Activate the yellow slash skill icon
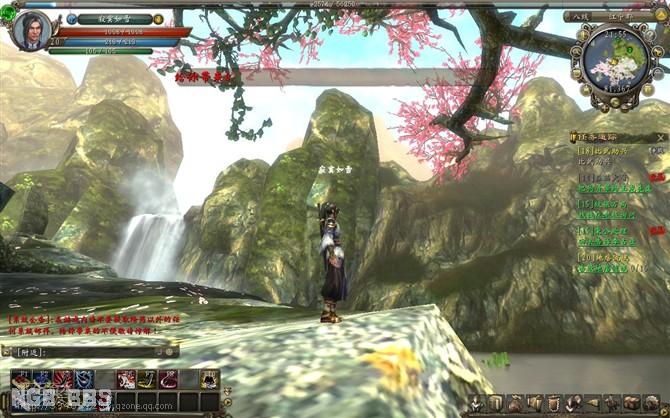 tap(148, 378)
